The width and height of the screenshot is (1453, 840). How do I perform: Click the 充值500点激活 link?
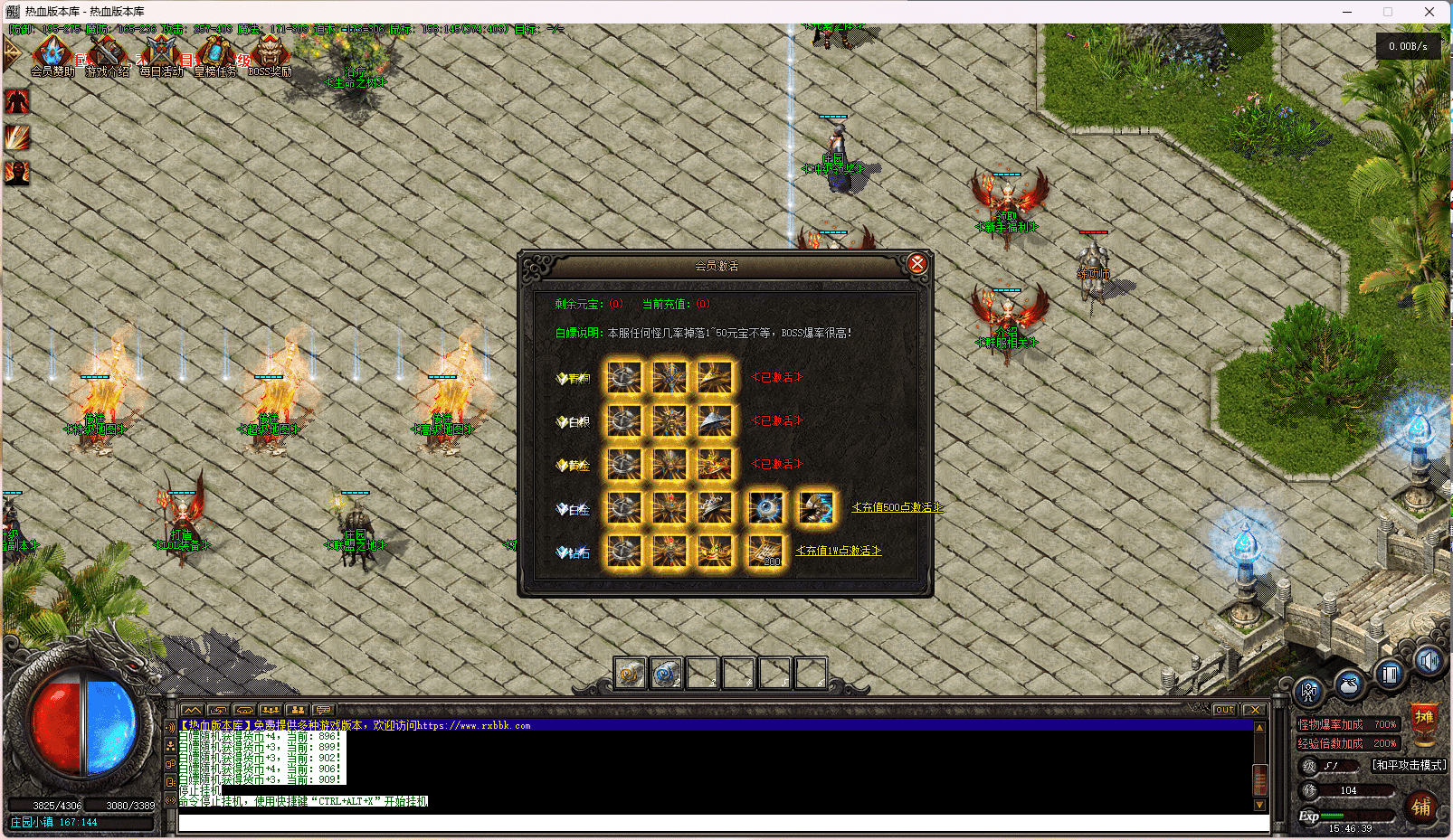pos(897,507)
